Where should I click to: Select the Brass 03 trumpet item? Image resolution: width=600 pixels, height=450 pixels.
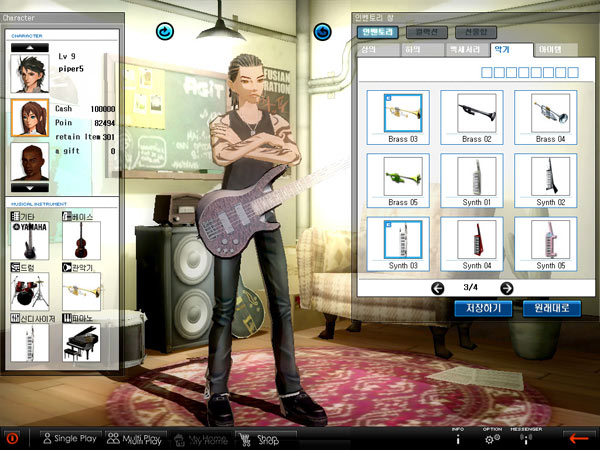404,113
